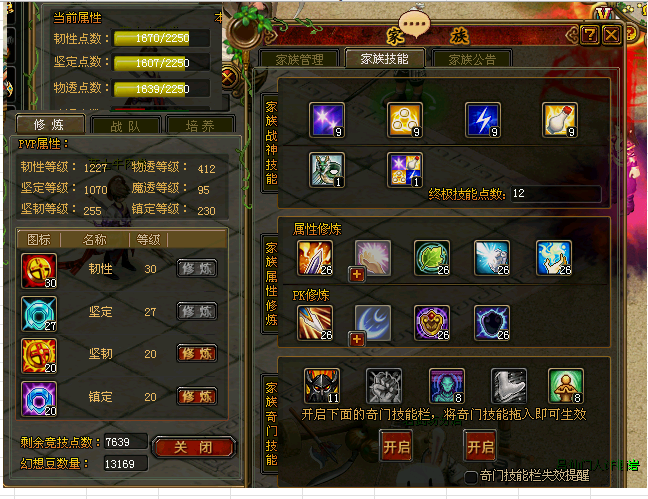Click the 修炼 button in the 韧性 row
This screenshot has width=648, height=499.
[197, 268]
